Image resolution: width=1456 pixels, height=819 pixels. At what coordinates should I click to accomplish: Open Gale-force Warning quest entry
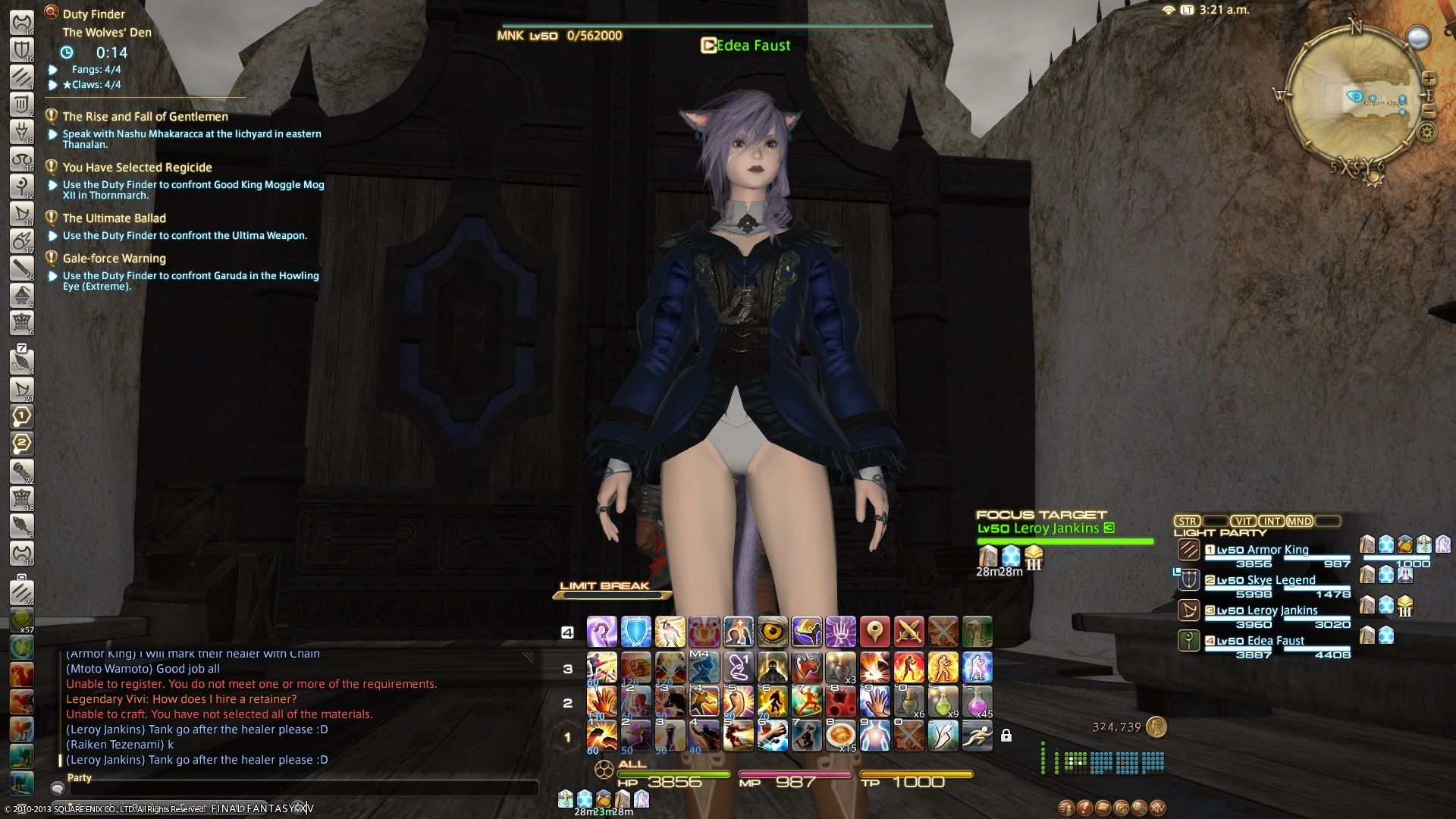tap(114, 259)
